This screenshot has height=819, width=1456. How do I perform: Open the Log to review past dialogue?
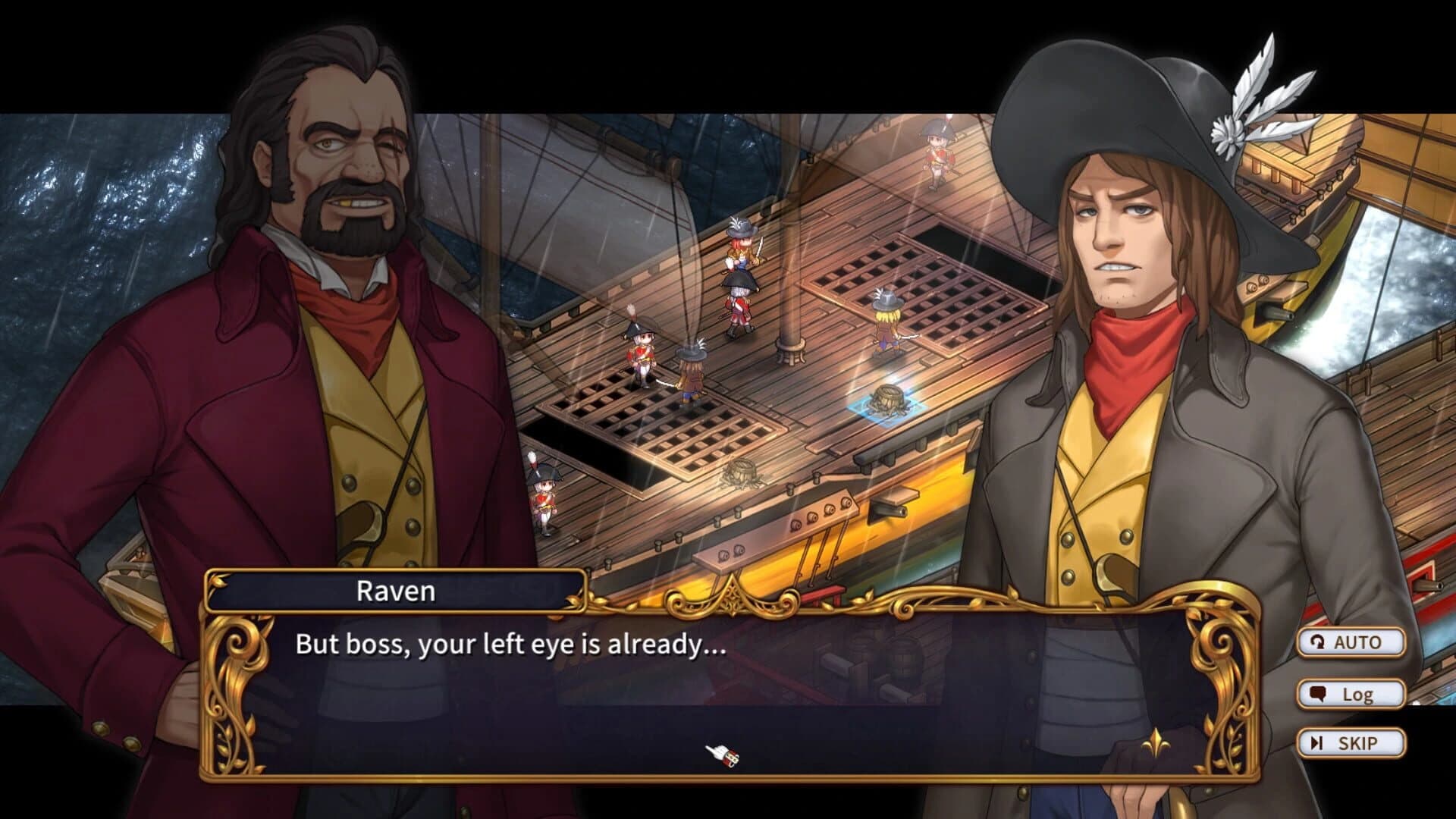pyautogui.click(x=1353, y=692)
